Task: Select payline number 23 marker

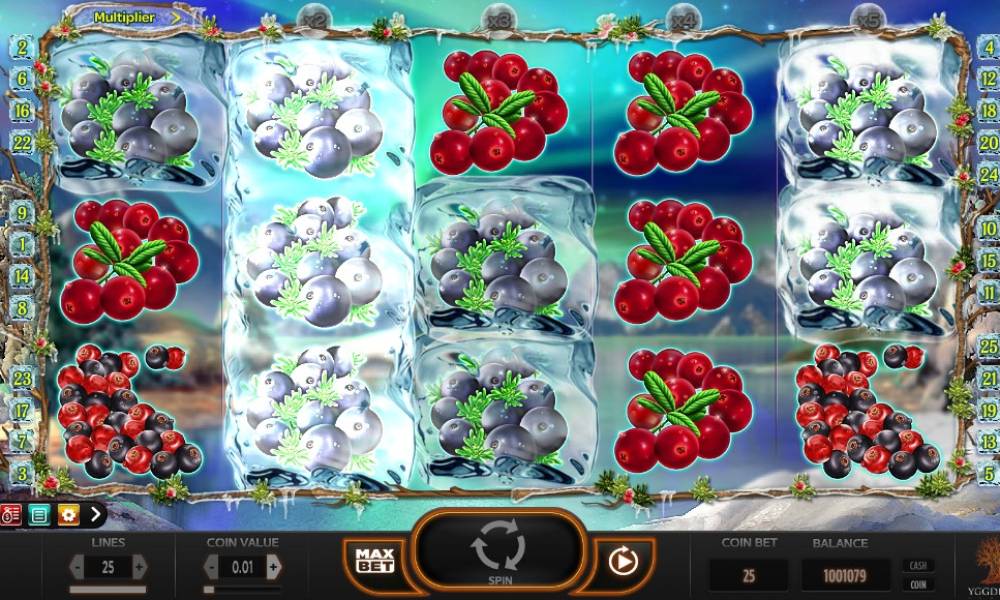Action: tap(21, 379)
